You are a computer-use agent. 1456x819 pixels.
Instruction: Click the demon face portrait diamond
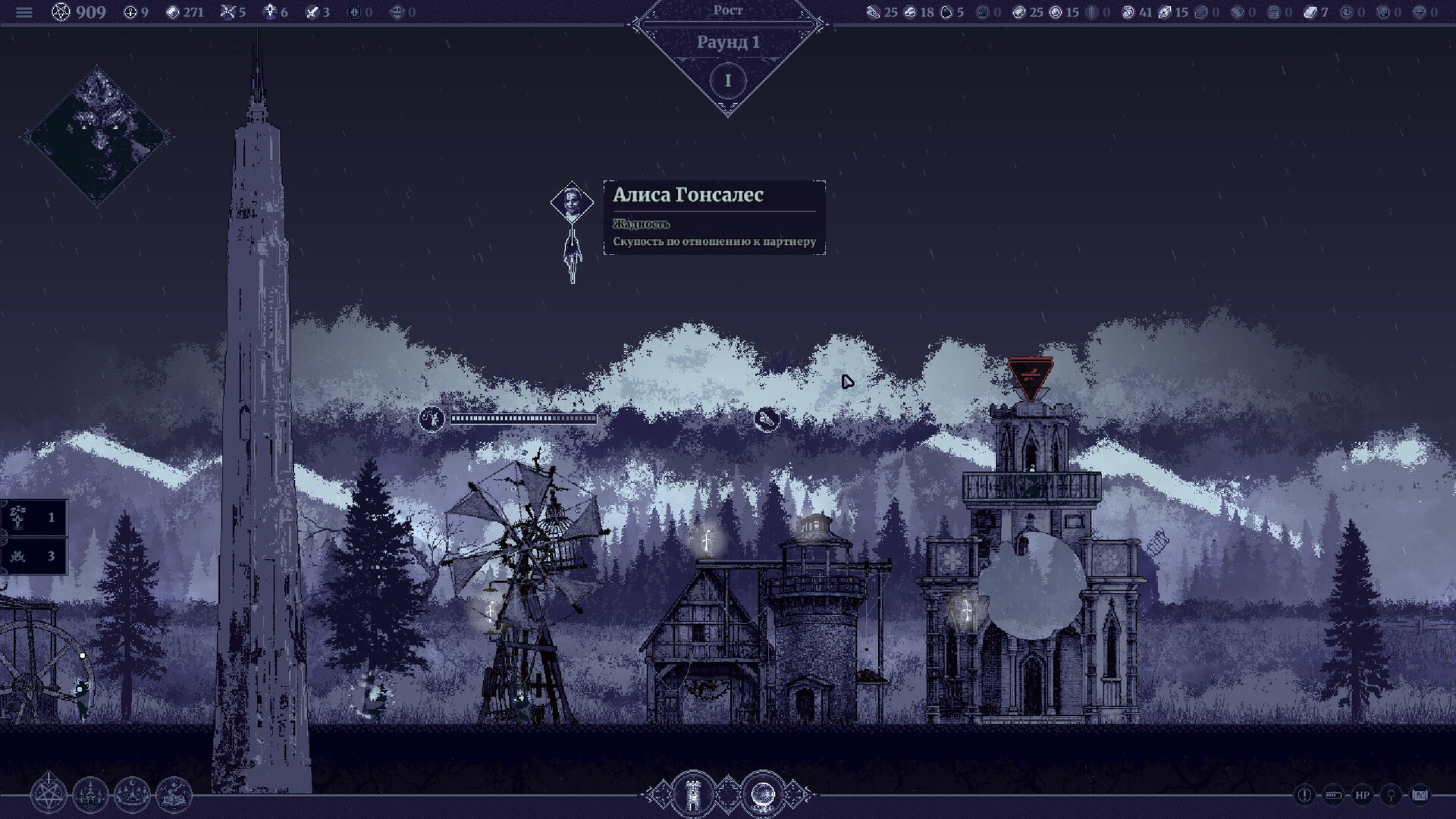tap(98, 137)
